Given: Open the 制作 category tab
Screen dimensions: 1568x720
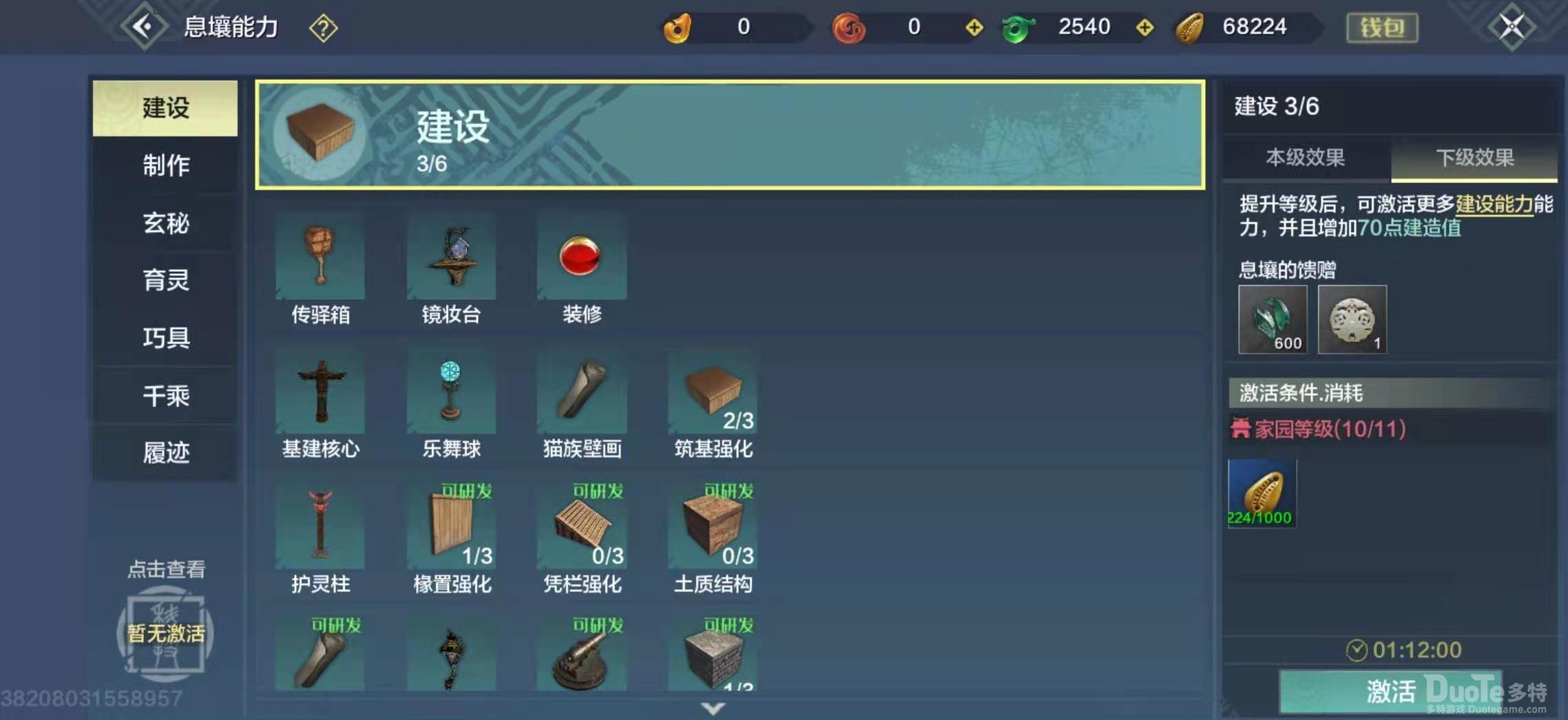Looking at the screenshot, I should [165, 166].
